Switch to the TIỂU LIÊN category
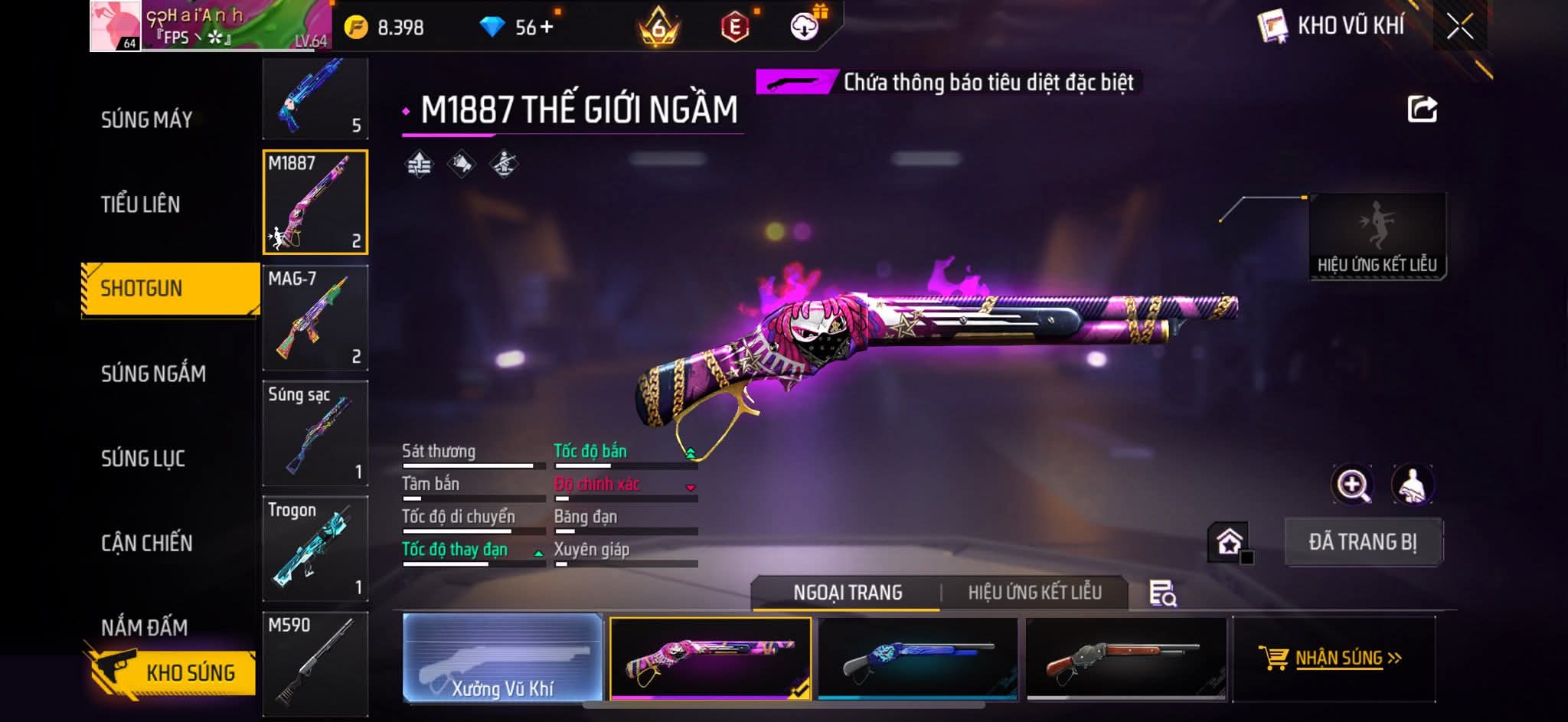Image resolution: width=1568 pixels, height=722 pixels. [141, 204]
